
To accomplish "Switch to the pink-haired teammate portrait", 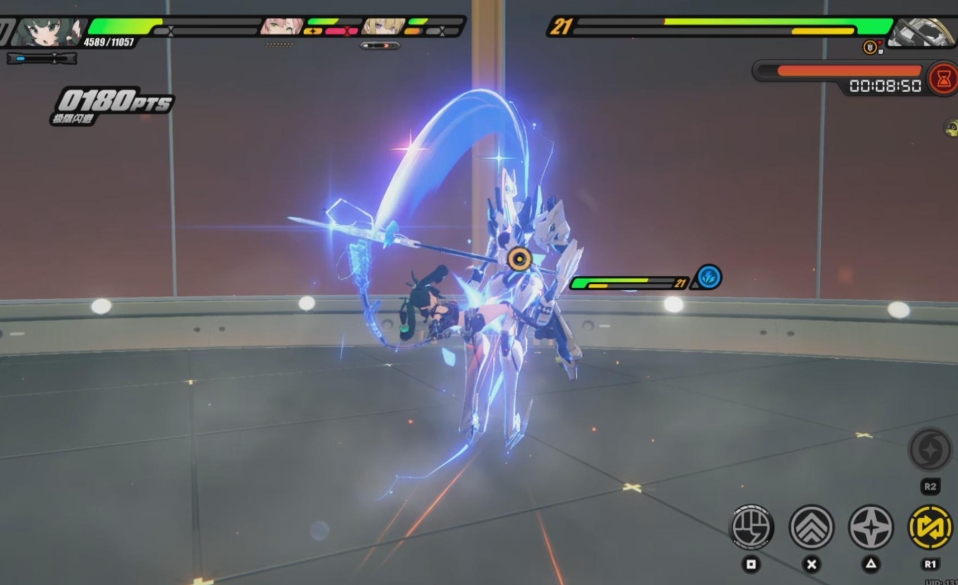I will 280,27.
